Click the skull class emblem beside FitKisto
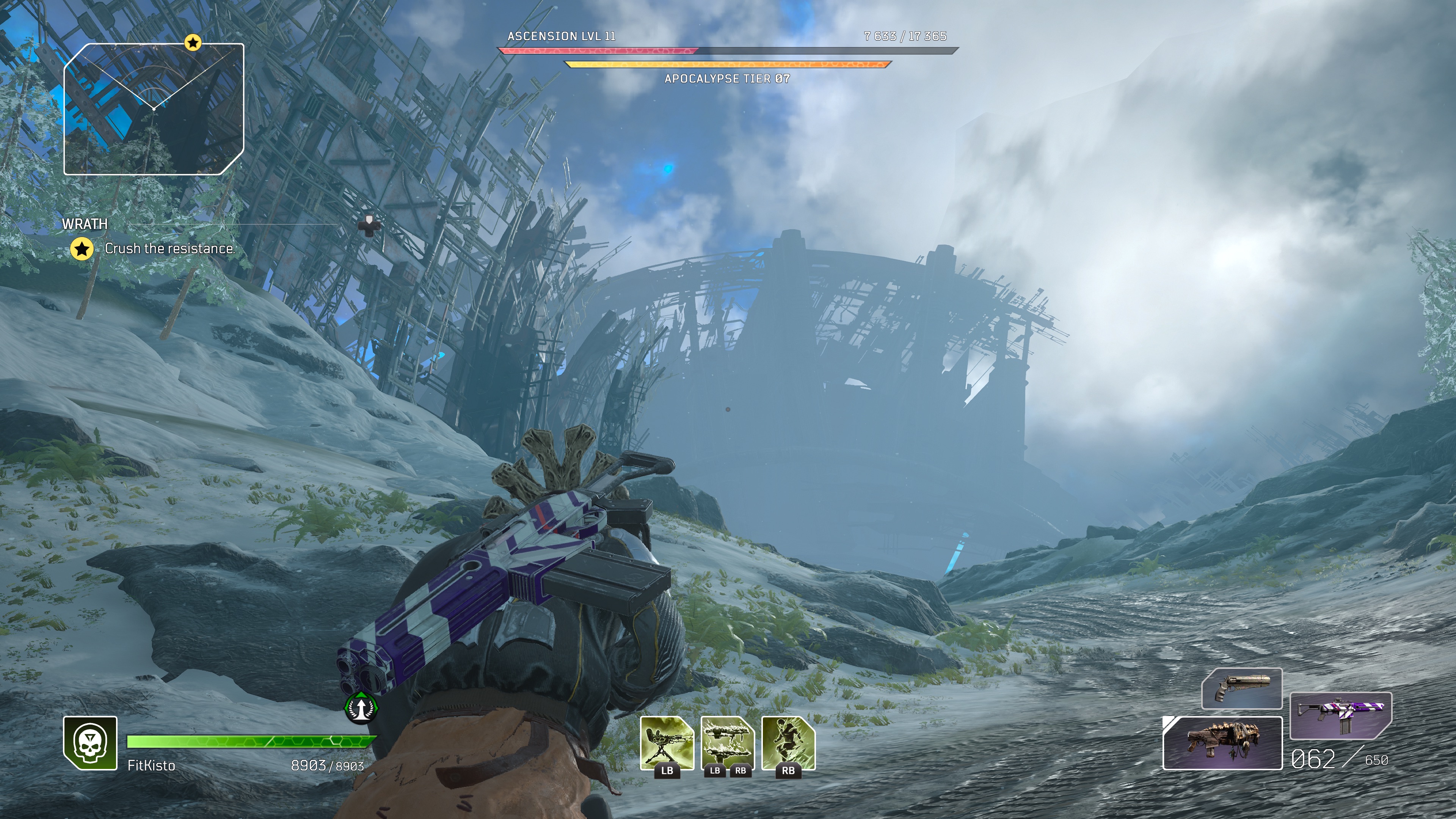This screenshot has height=819, width=1456. coord(90,743)
